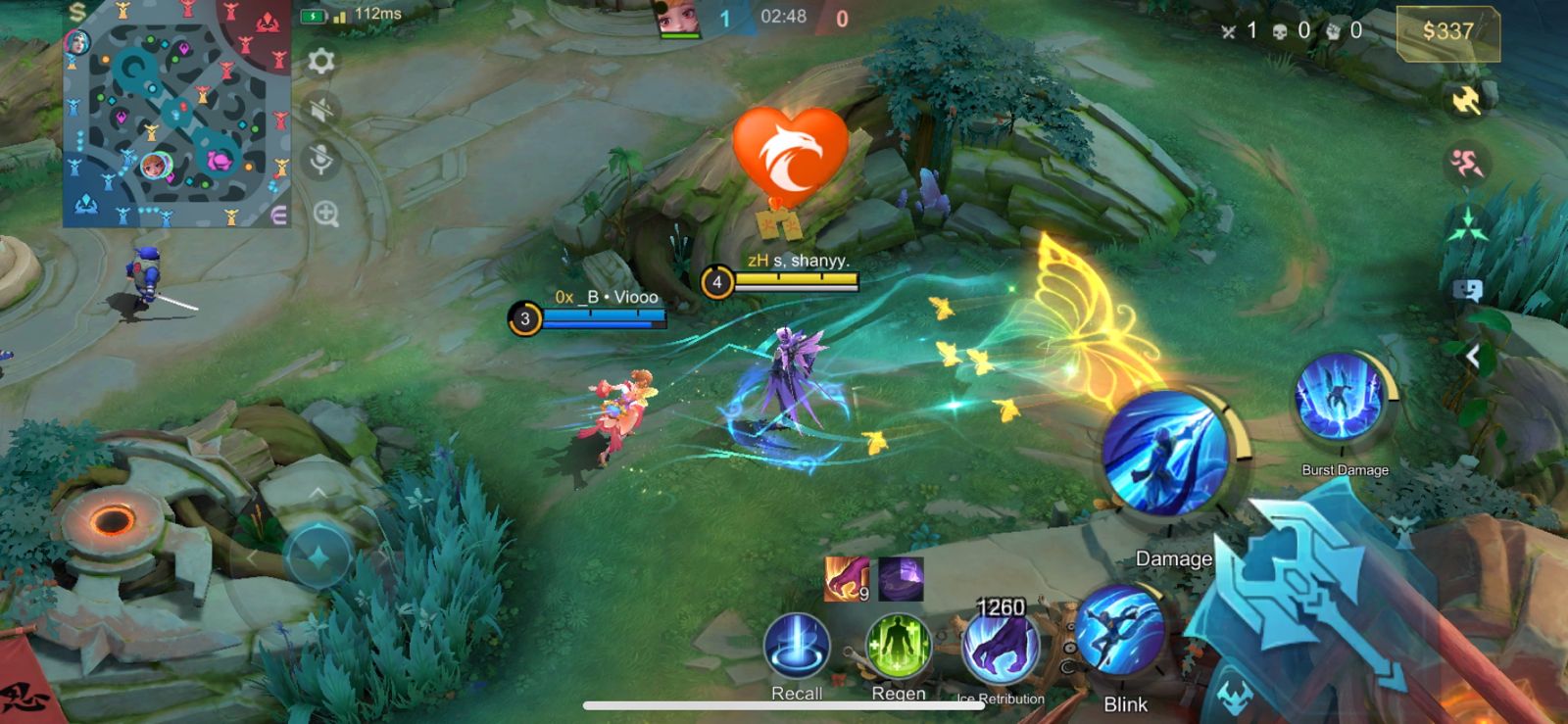Cast Ice Retribution
This screenshot has height=724, width=1568.
tap(1001, 648)
